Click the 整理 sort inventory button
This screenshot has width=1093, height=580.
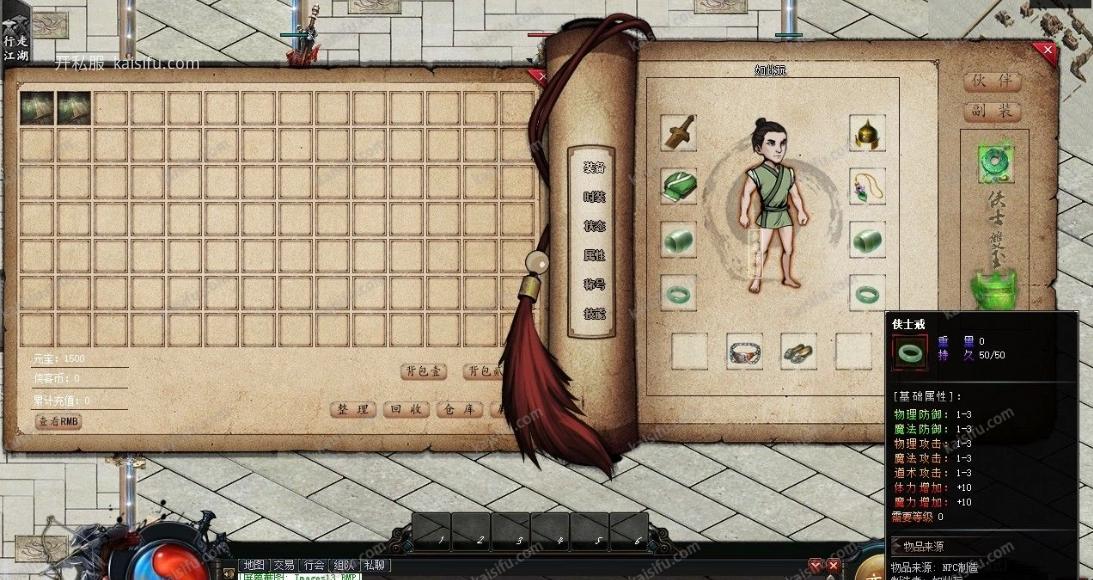tap(353, 409)
